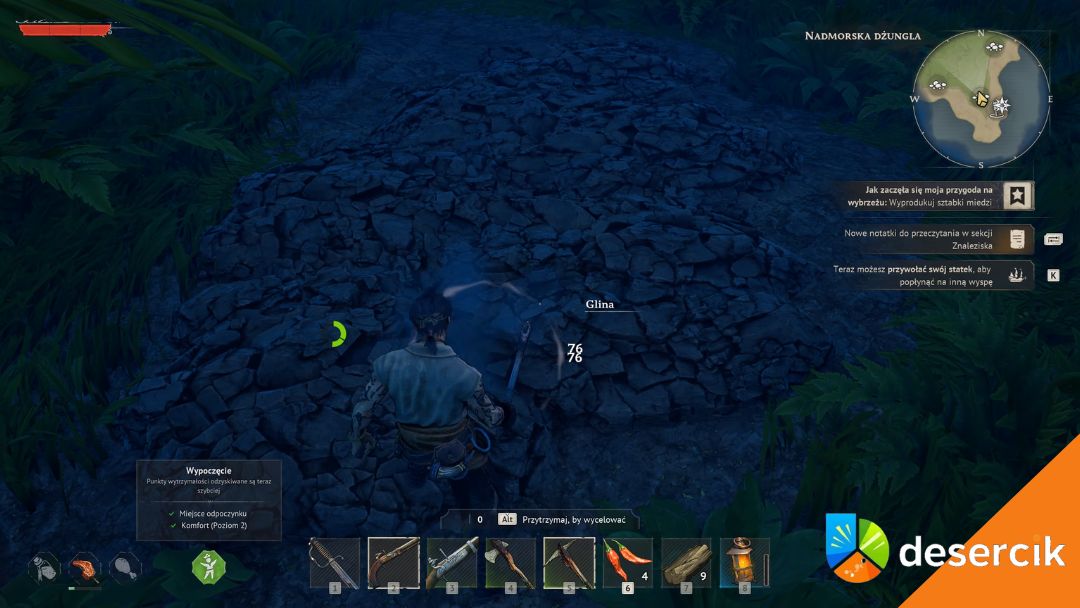Choose the musket rifle hotbar slot
This screenshot has height=608, width=1080.
click(x=452, y=562)
